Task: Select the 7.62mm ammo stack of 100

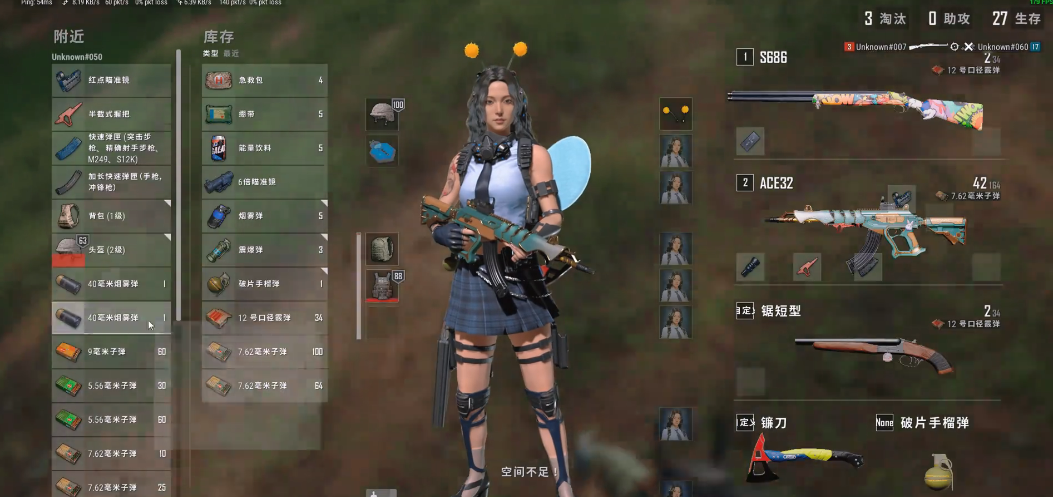Action: tap(264, 351)
